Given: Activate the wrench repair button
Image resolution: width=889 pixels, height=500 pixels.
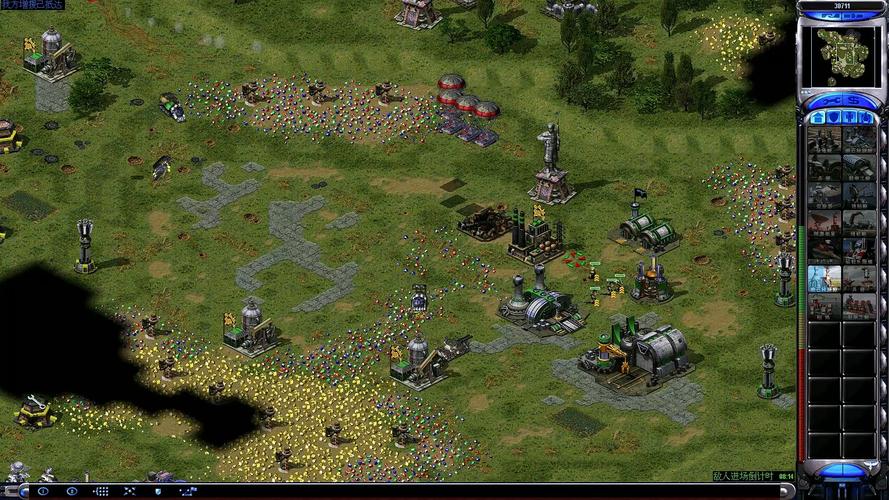Looking at the screenshot, I should 829,101.
